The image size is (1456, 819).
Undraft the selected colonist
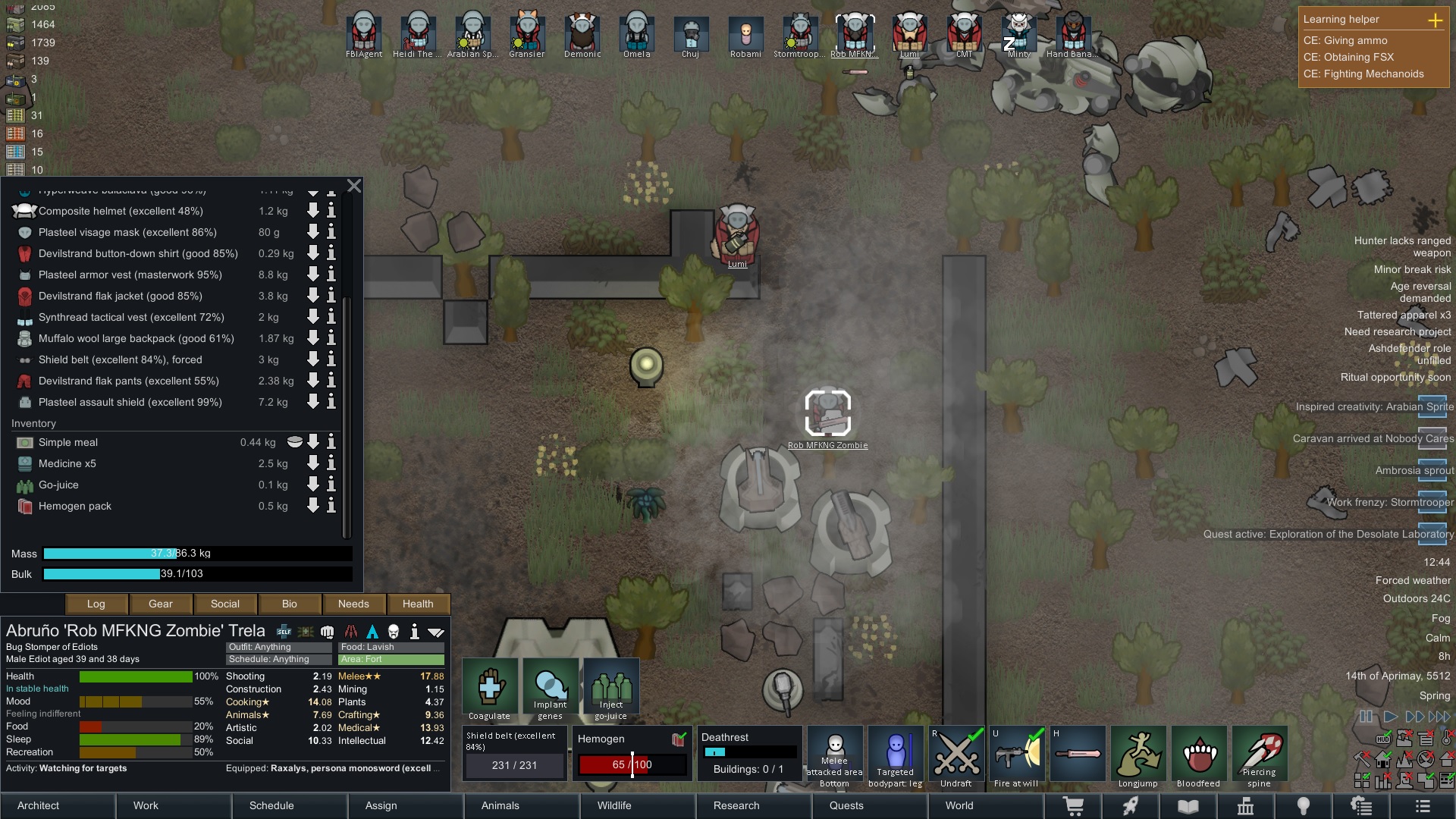tap(956, 757)
